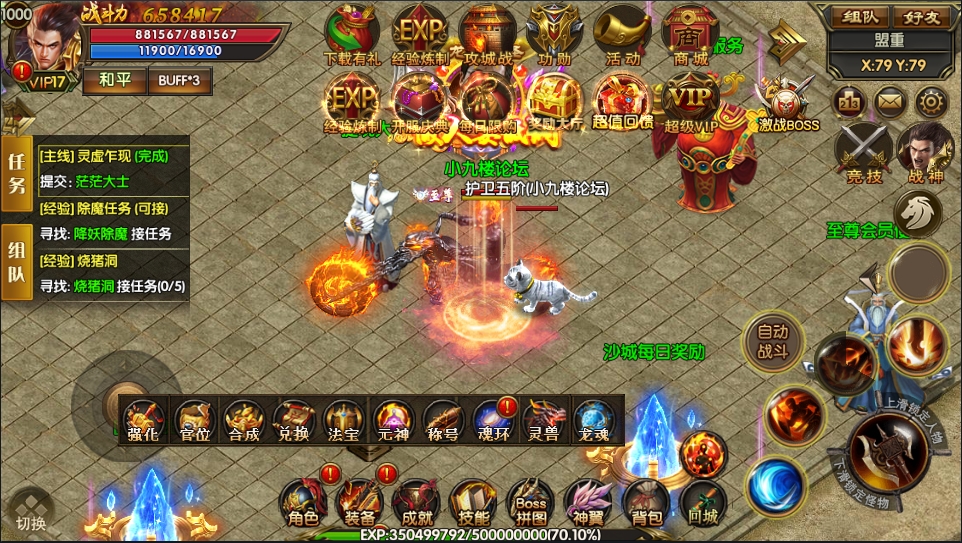Screen dimensions: 962x543
Task: Open the 激战BOSS icon
Action: click(x=787, y=103)
